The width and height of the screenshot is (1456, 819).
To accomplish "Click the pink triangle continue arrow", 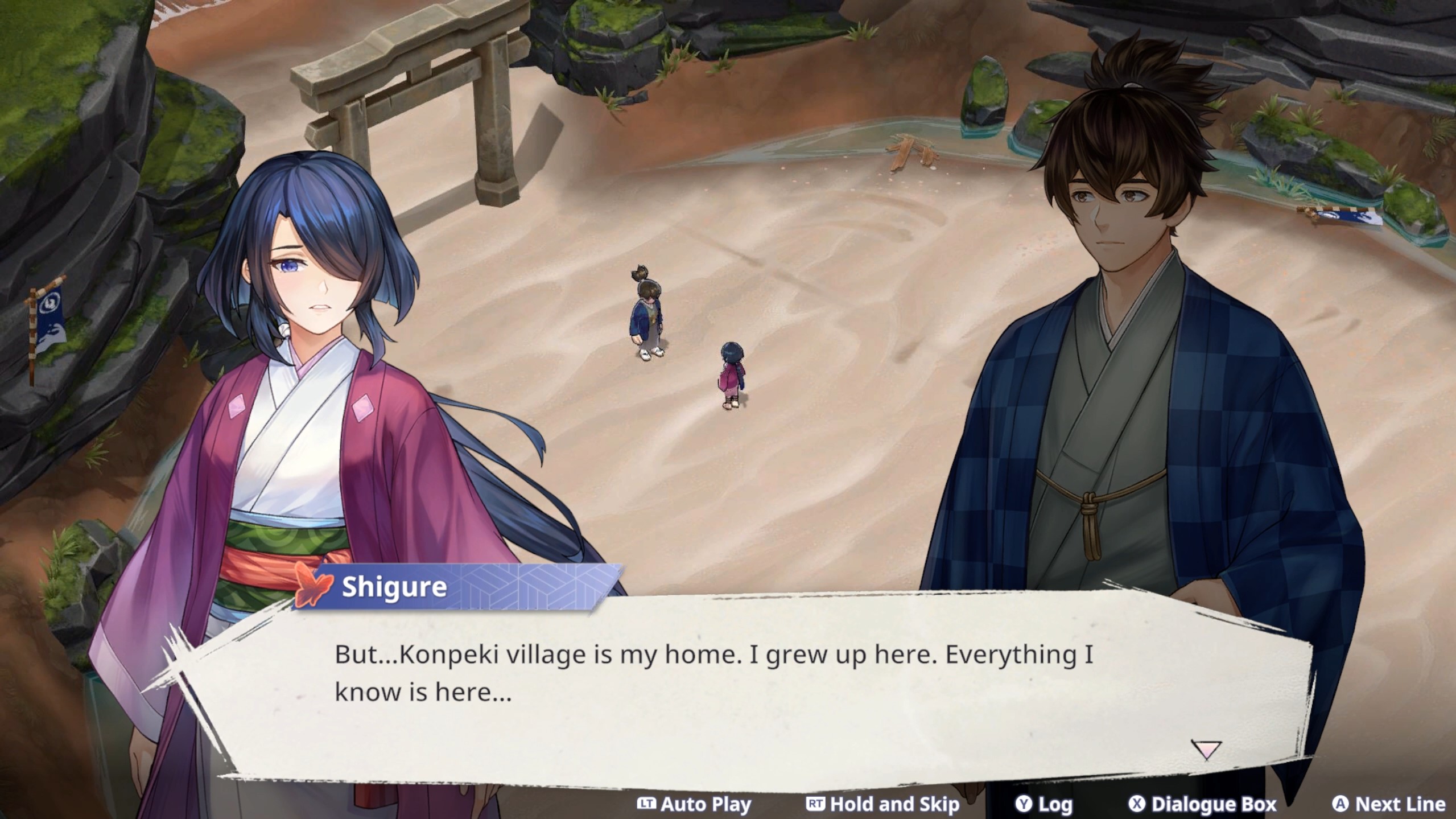I will pyautogui.click(x=1206, y=750).
